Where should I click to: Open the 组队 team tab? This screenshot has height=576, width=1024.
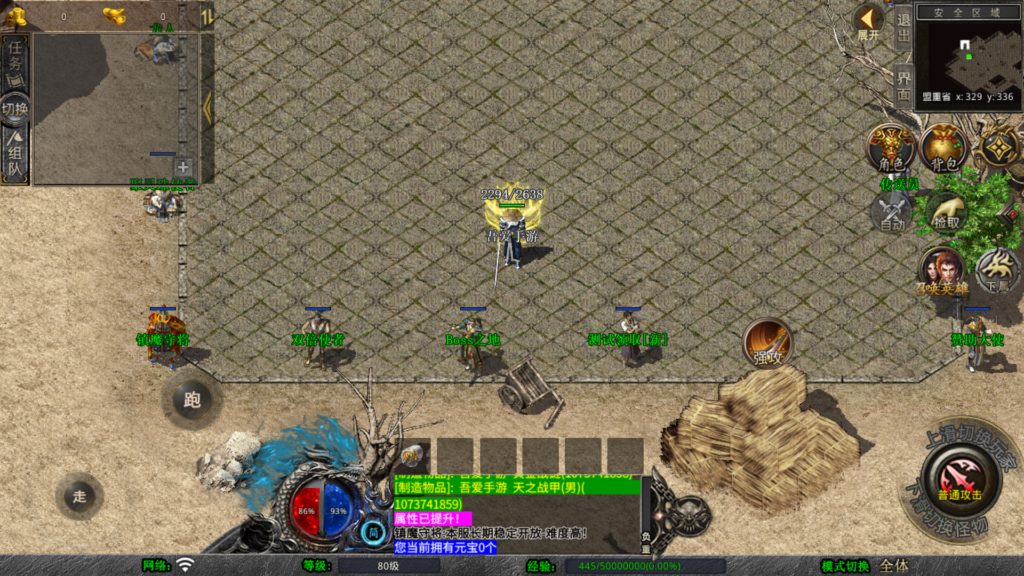(15, 157)
